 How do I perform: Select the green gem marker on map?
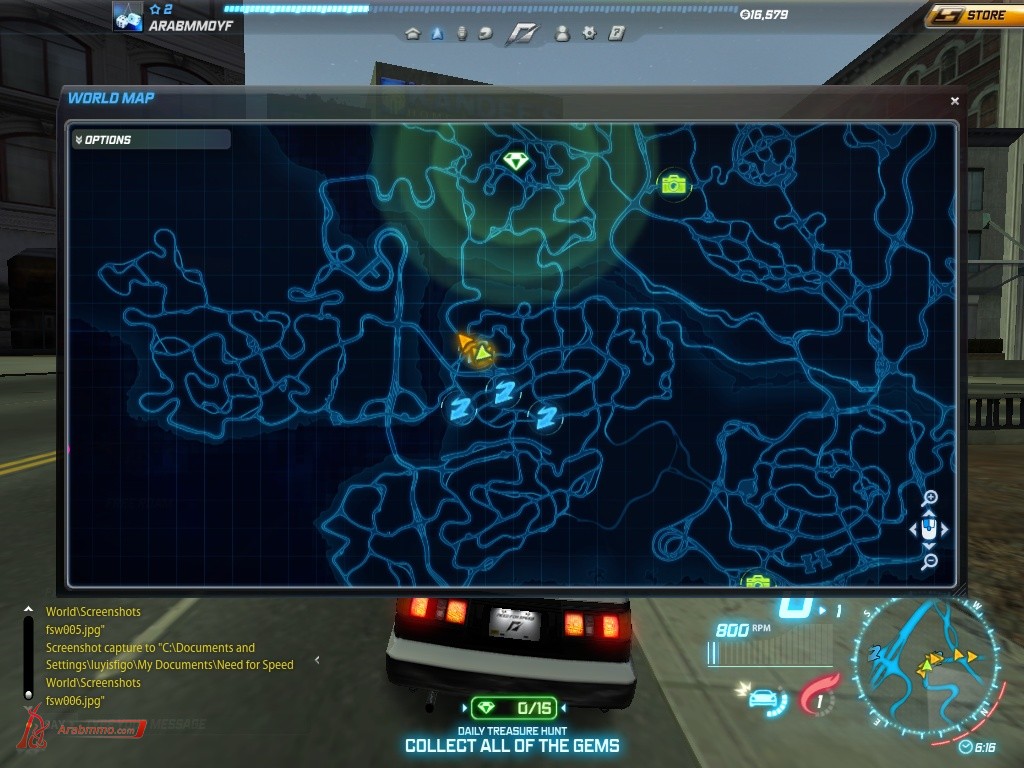tap(515, 161)
